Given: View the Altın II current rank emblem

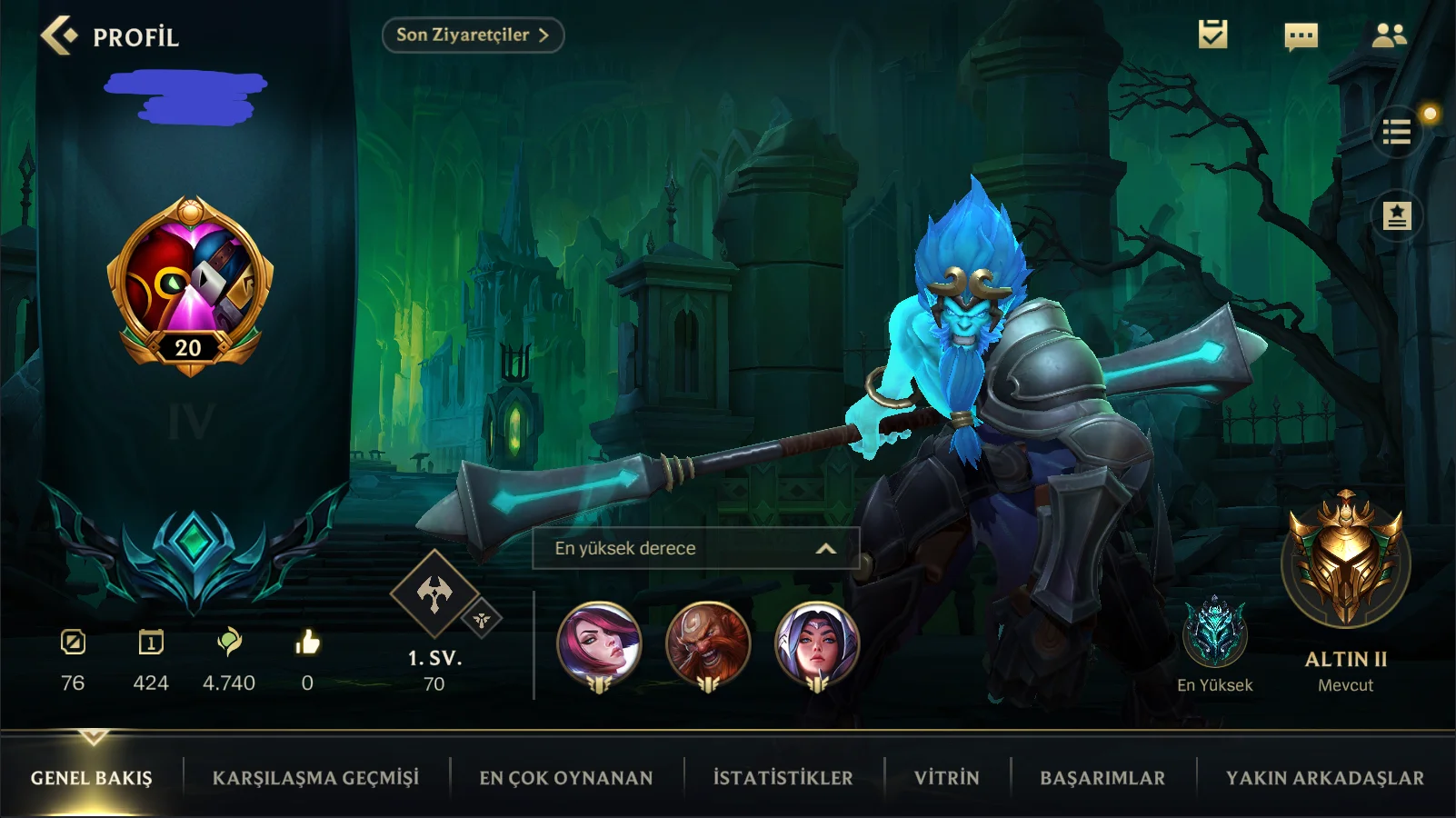Looking at the screenshot, I should tap(1345, 562).
